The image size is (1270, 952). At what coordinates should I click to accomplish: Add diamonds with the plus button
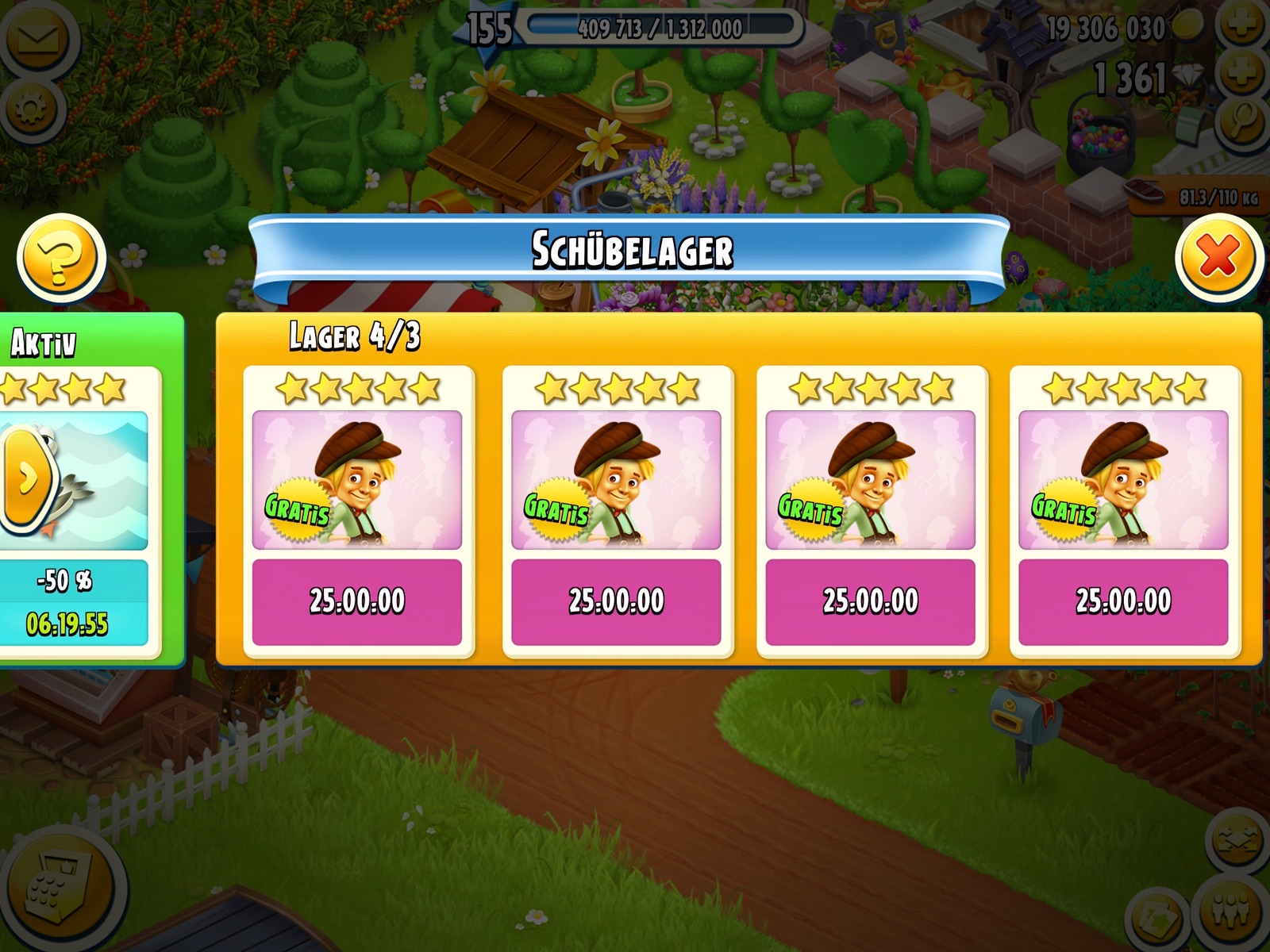[x=1241, y=75]
